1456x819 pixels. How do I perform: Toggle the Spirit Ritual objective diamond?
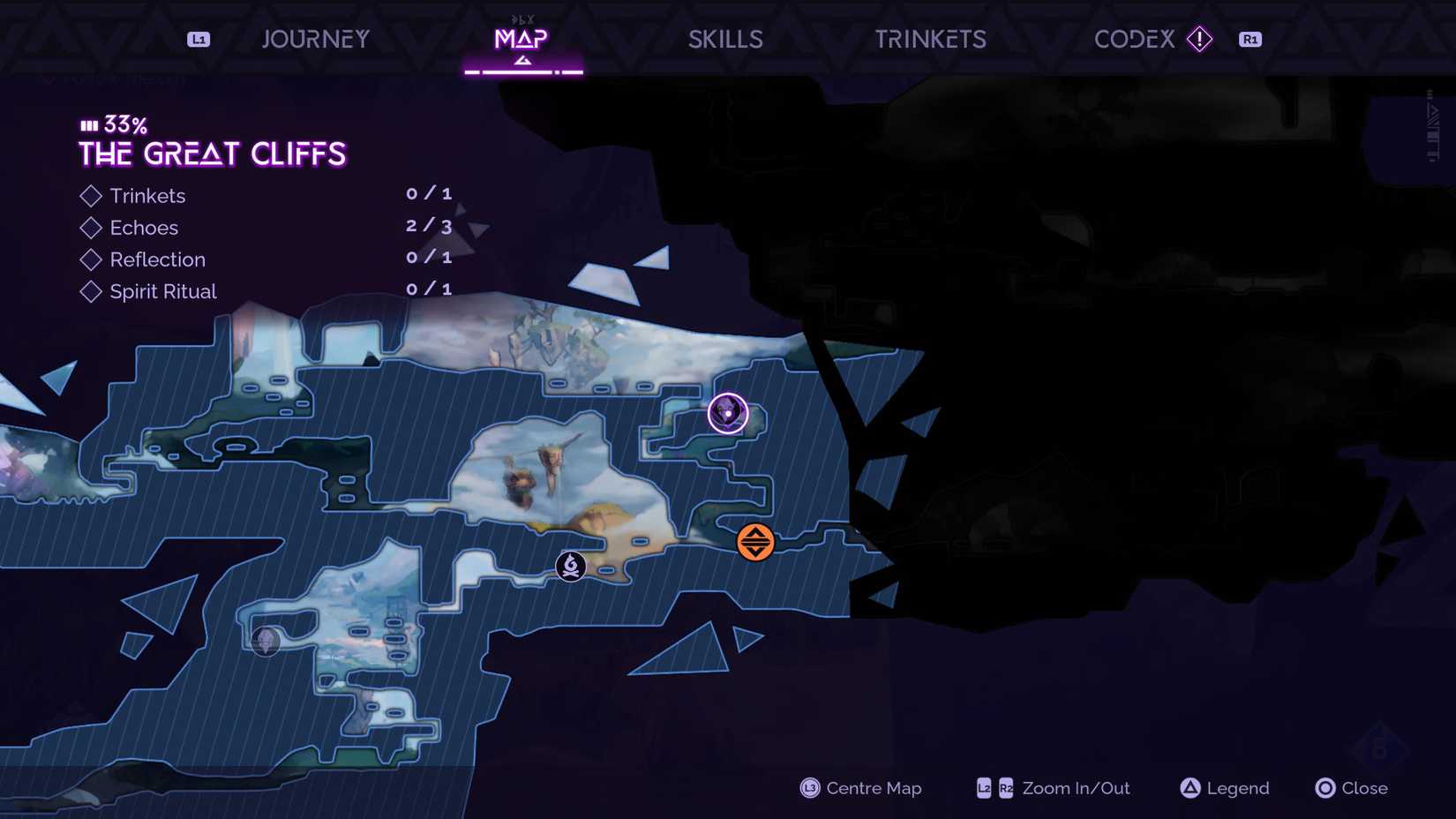pyautogui.click(x=91, y=291)
